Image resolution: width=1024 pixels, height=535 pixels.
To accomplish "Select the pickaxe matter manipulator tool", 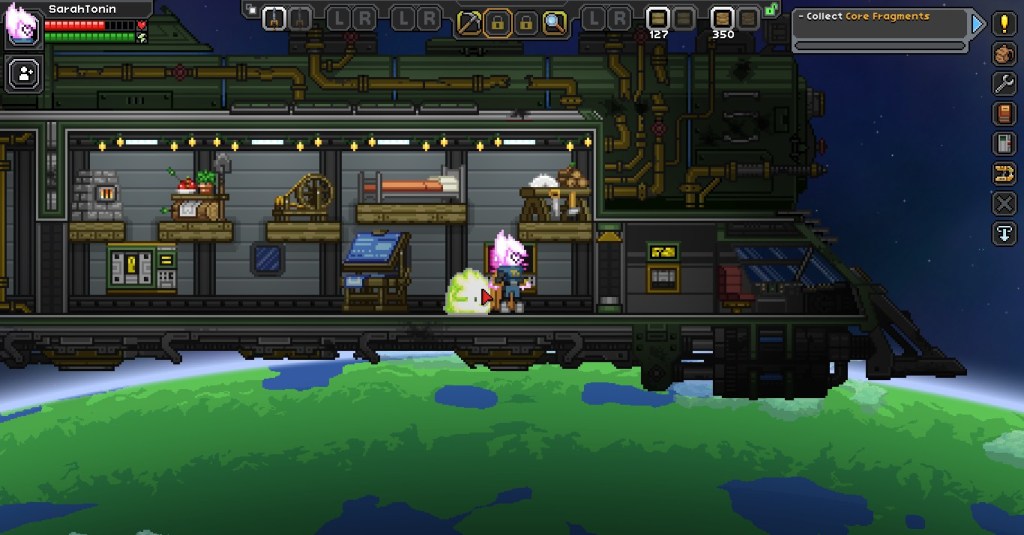I will pyautogui.click(x=470, y=20).
